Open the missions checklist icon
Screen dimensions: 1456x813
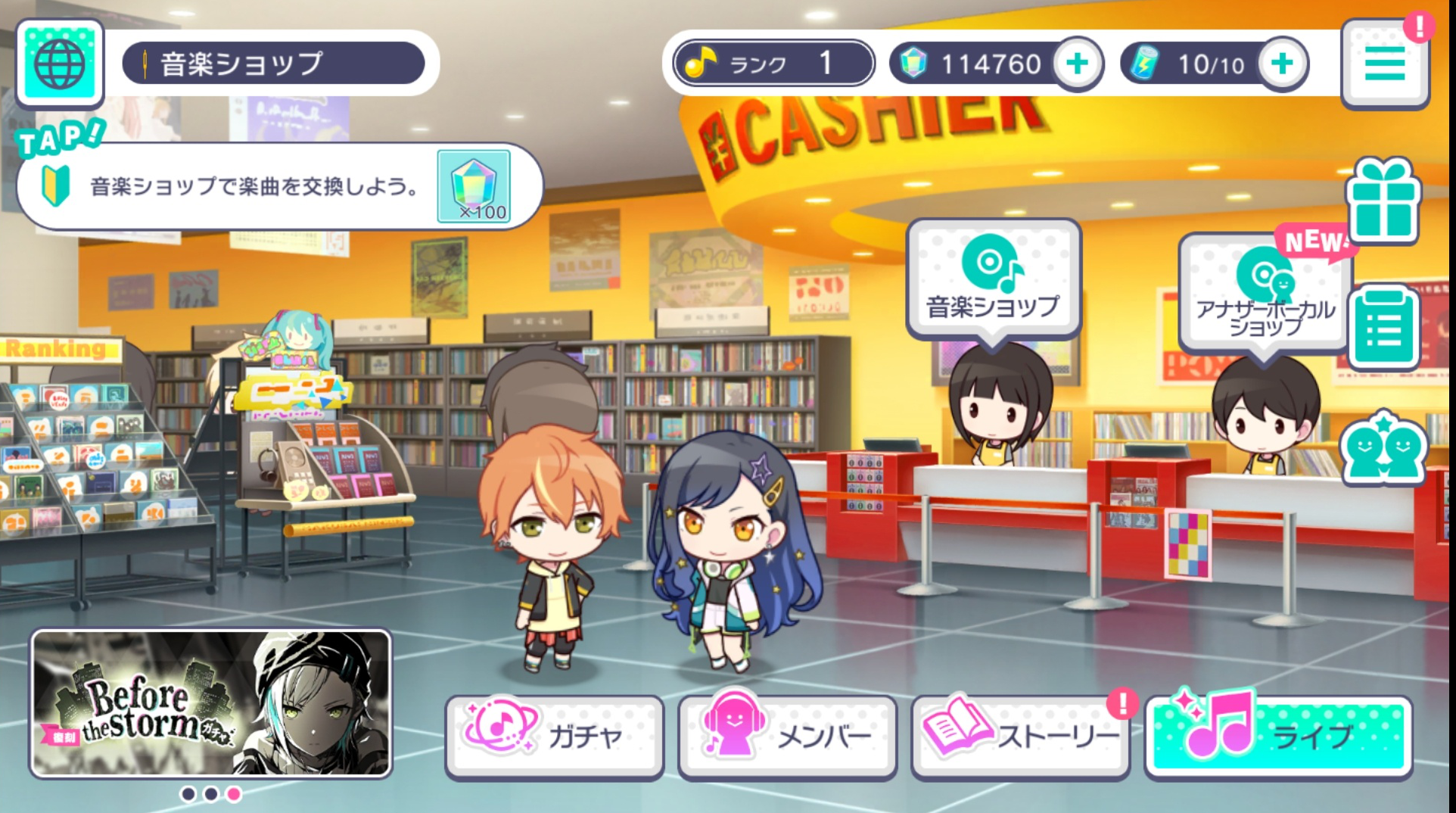(x=1383, y=328)
